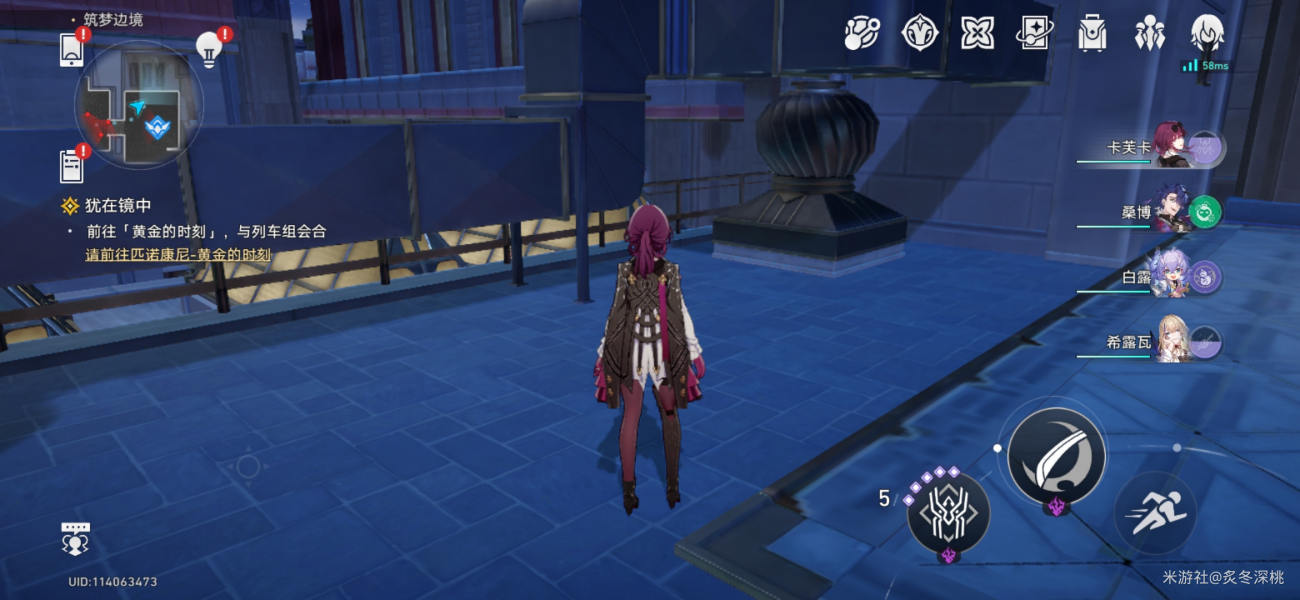Open the minimap
The height and width of the screenshot is (600, 1300).
pyautogui.click(x=139, y=105)
